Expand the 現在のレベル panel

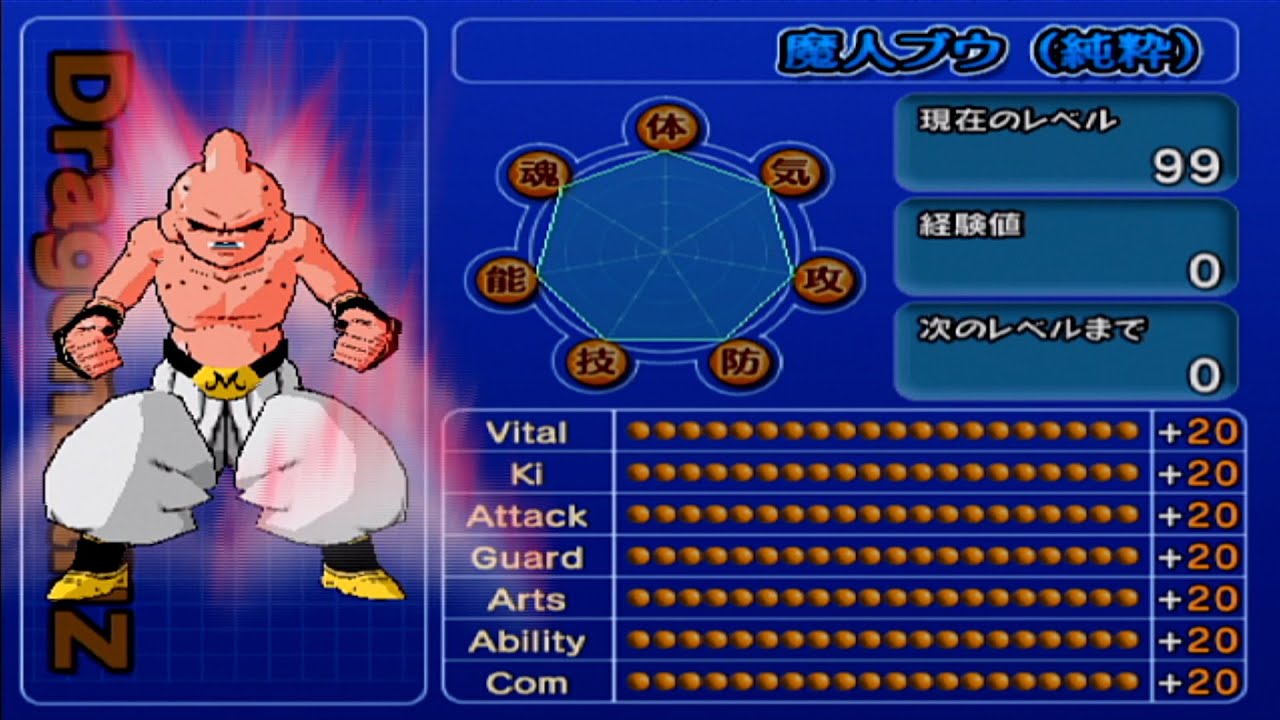point(1065,143)
